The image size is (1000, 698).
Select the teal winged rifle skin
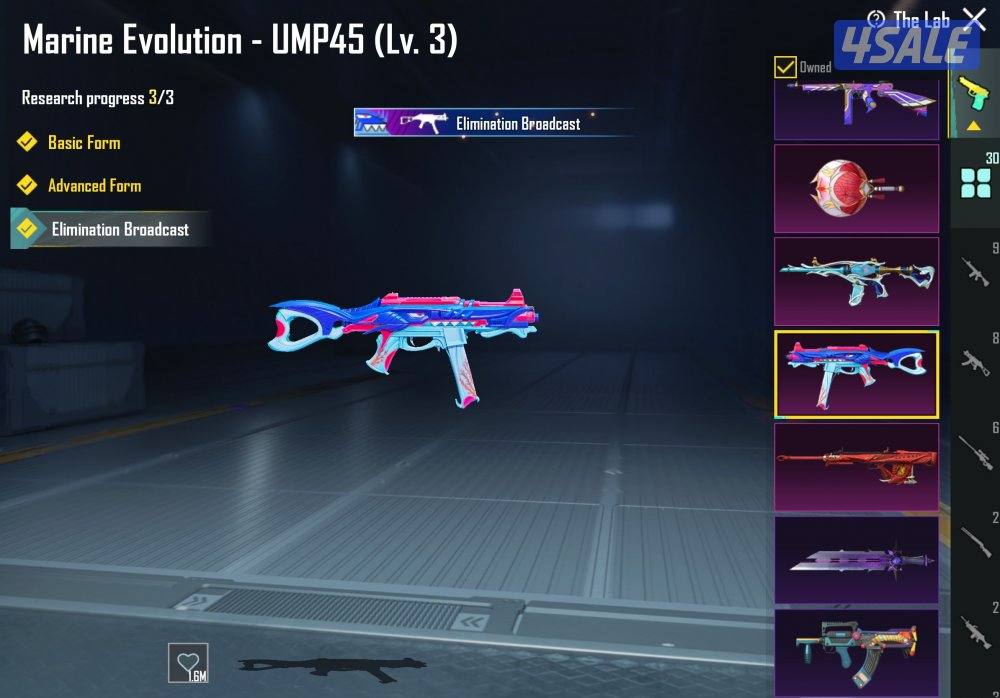857,281
